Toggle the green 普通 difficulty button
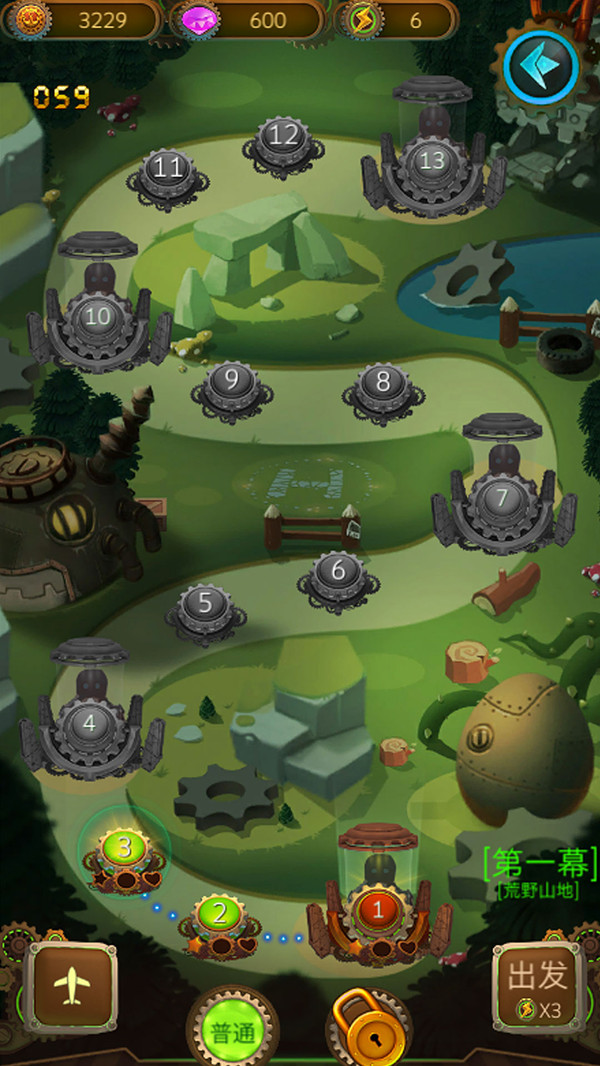Viewport: 600px width, 1066px height. 234,1031
